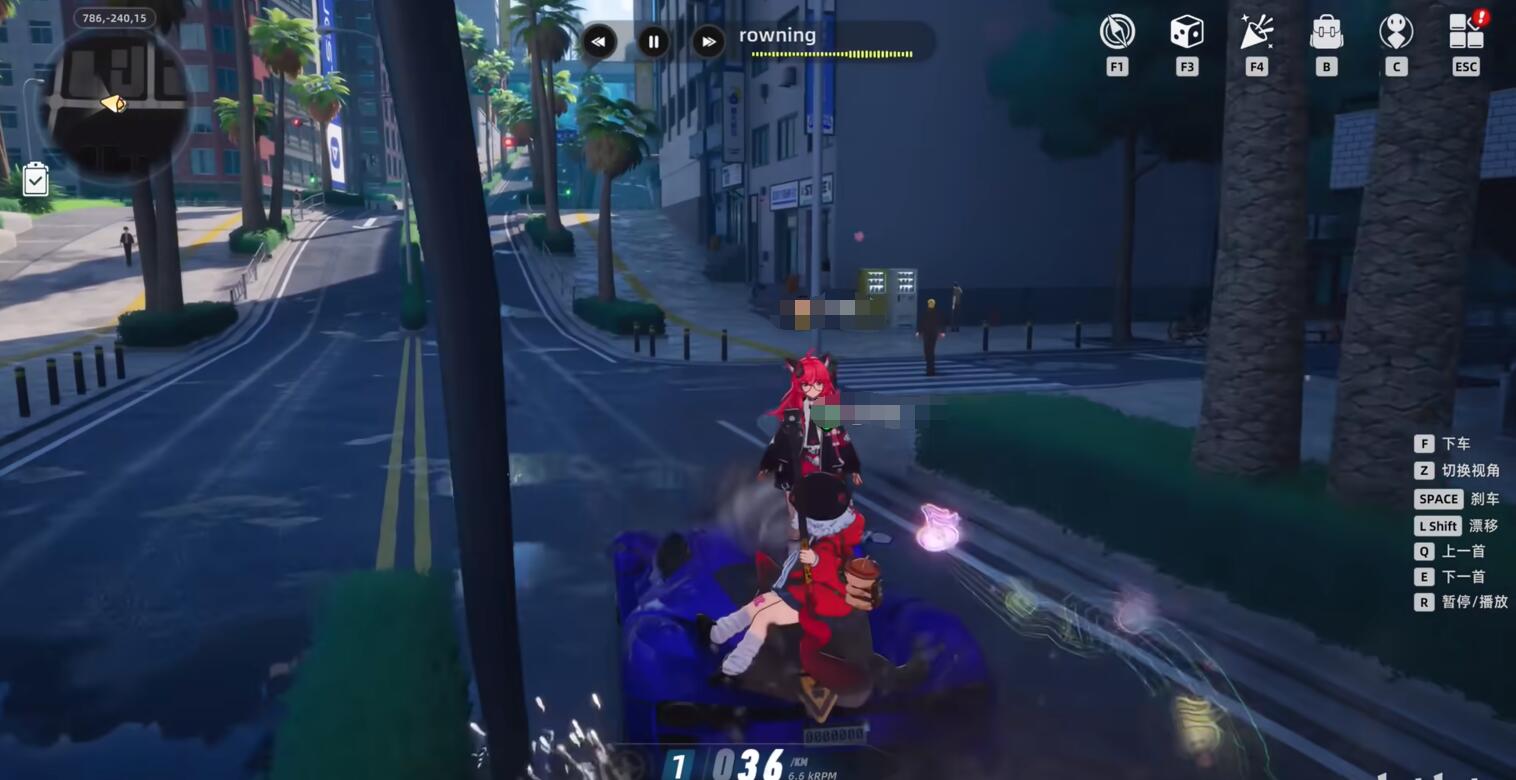This screenshot has width=1516, height=780.
Task: Open the party popper events icon
Action: point(1256,32)
